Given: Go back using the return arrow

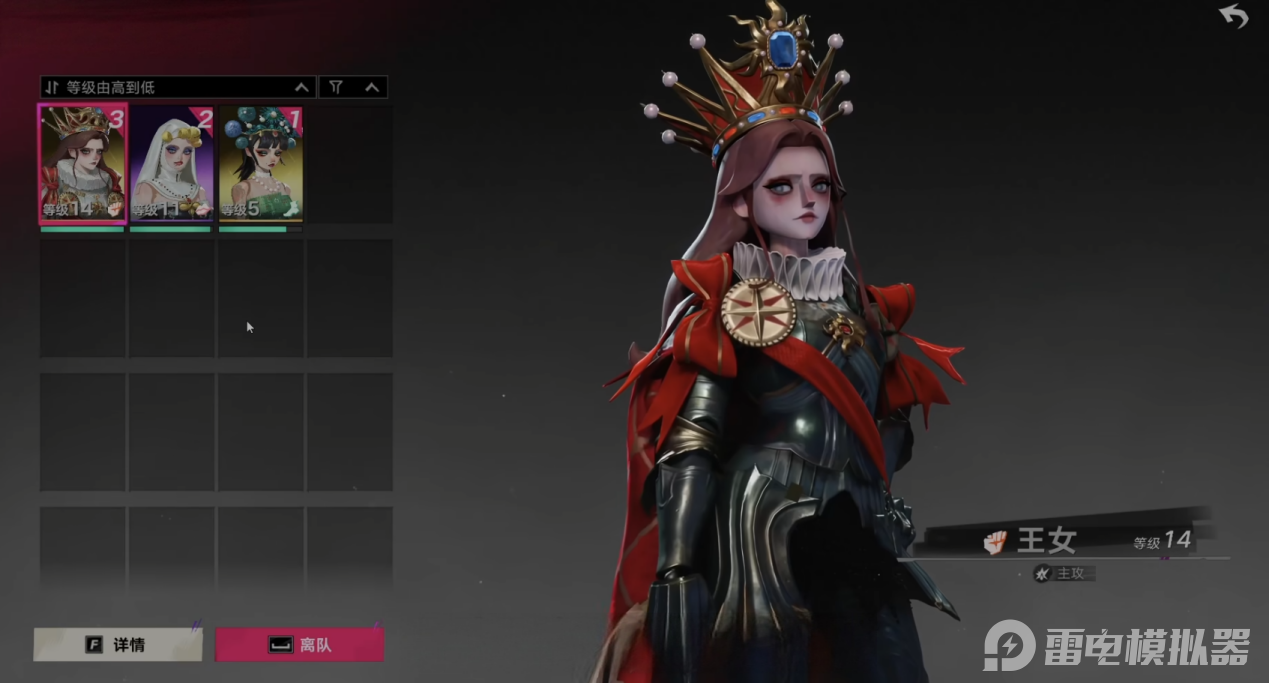Looking at the screenshot, I should click(x=1233, y=16).
